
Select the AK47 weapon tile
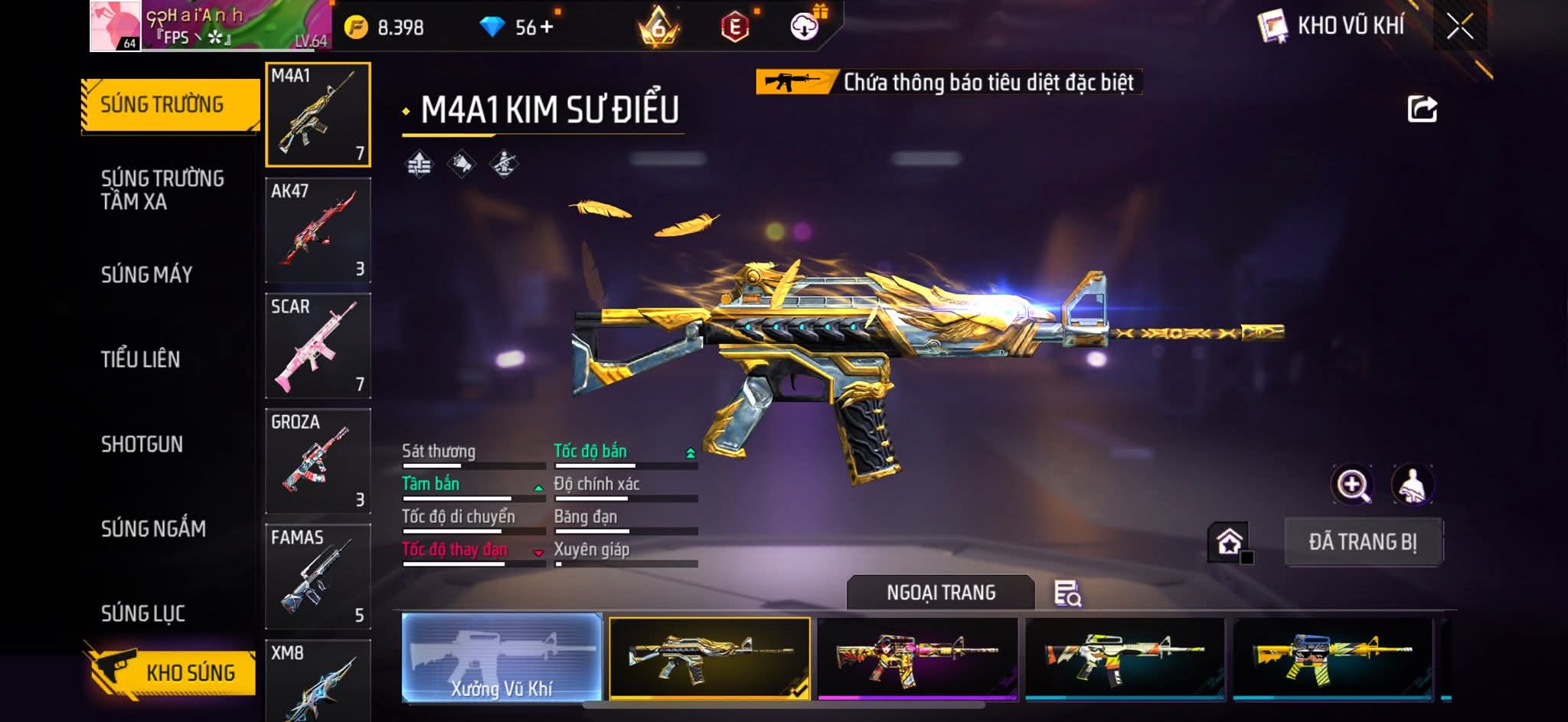(318, 230)
